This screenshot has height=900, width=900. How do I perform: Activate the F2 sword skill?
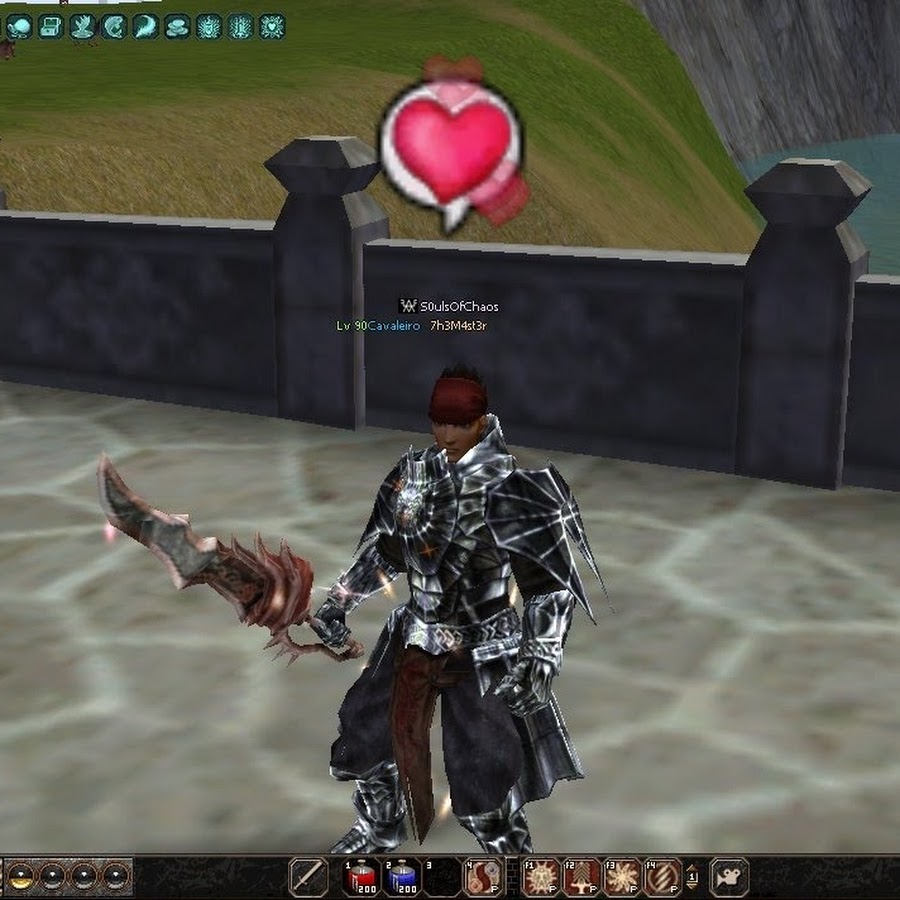(582, 877)
